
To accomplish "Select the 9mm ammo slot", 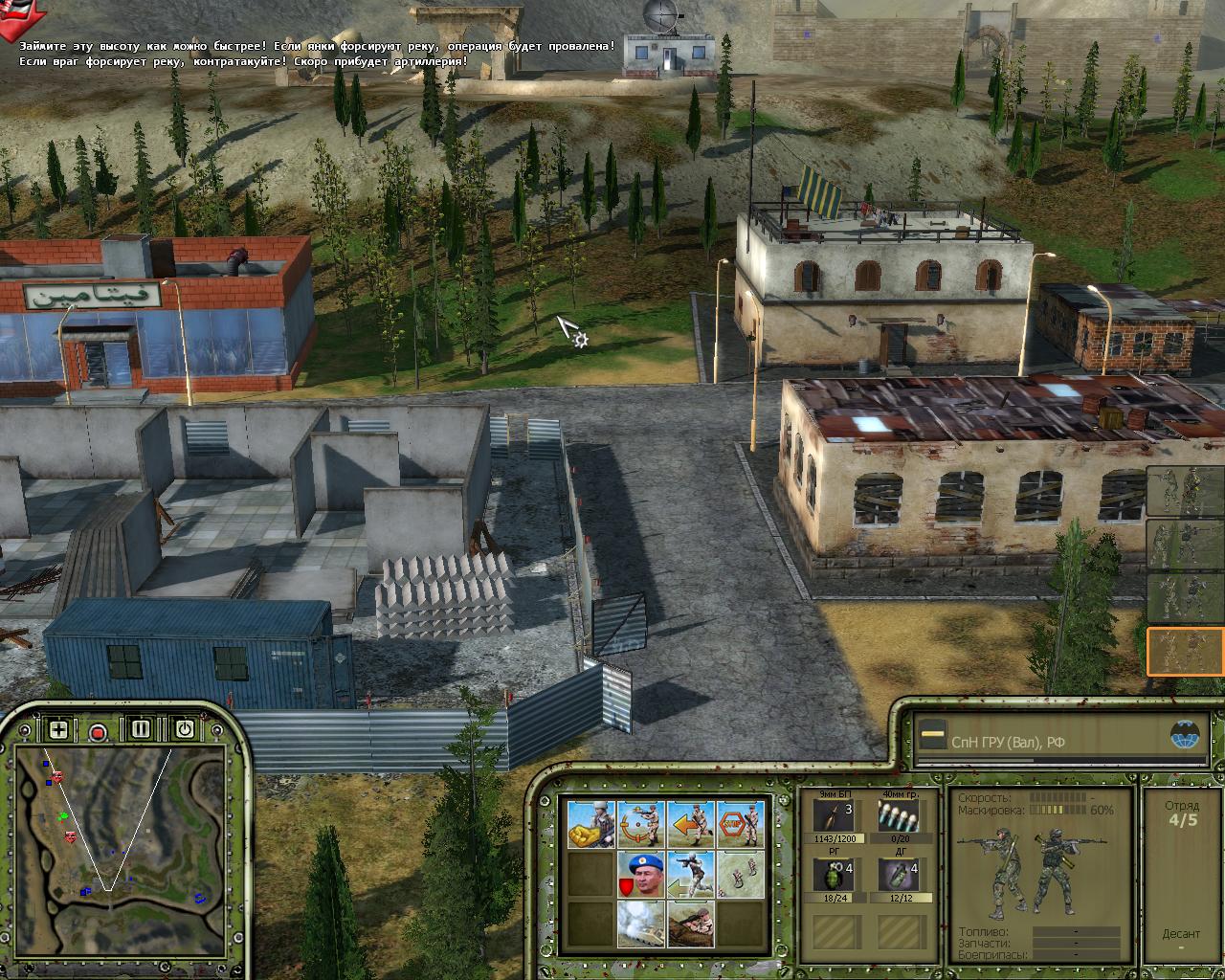I will click(839, 816).
